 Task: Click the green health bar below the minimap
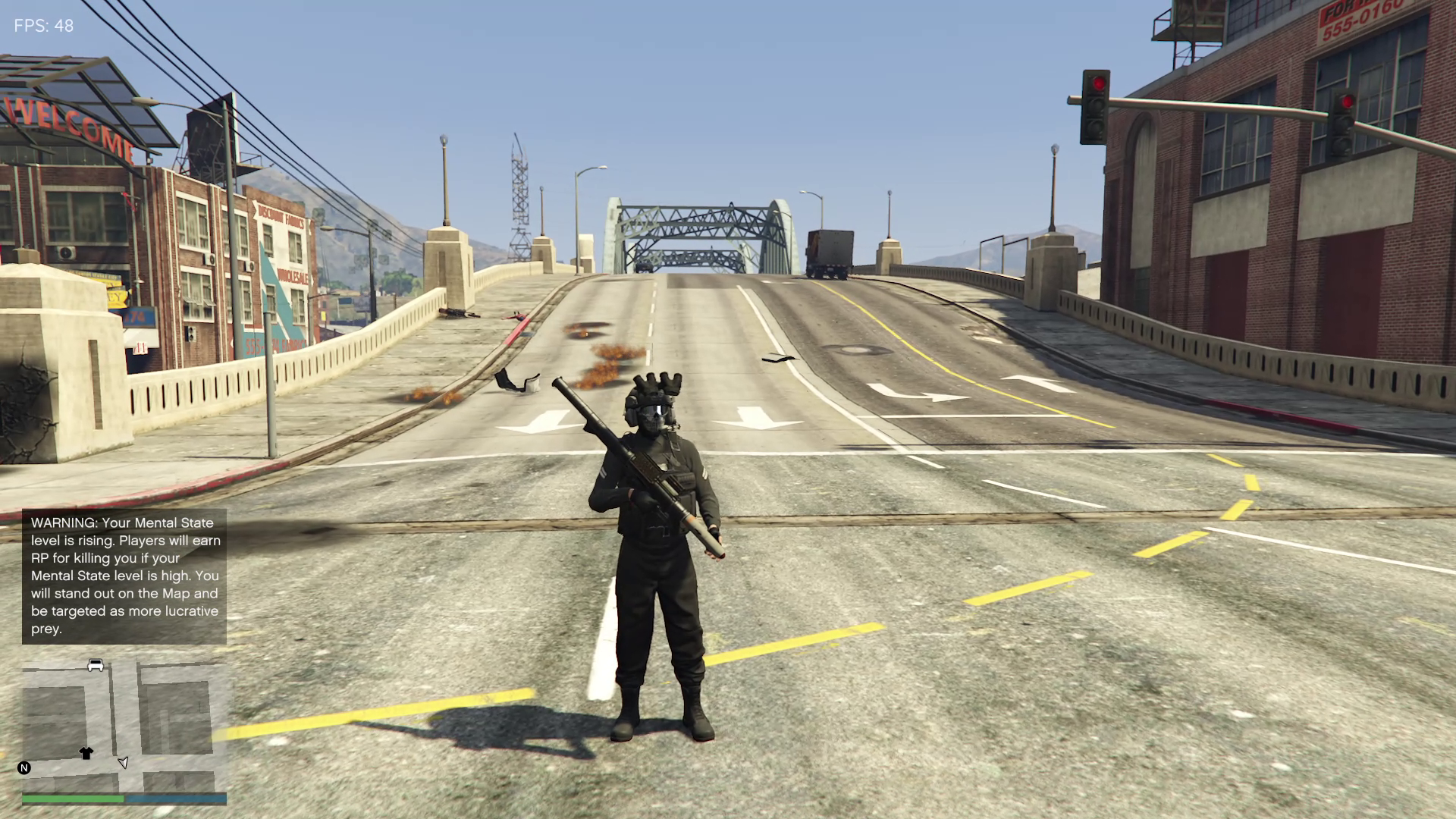pyautogui.click(x=73, y=798)
